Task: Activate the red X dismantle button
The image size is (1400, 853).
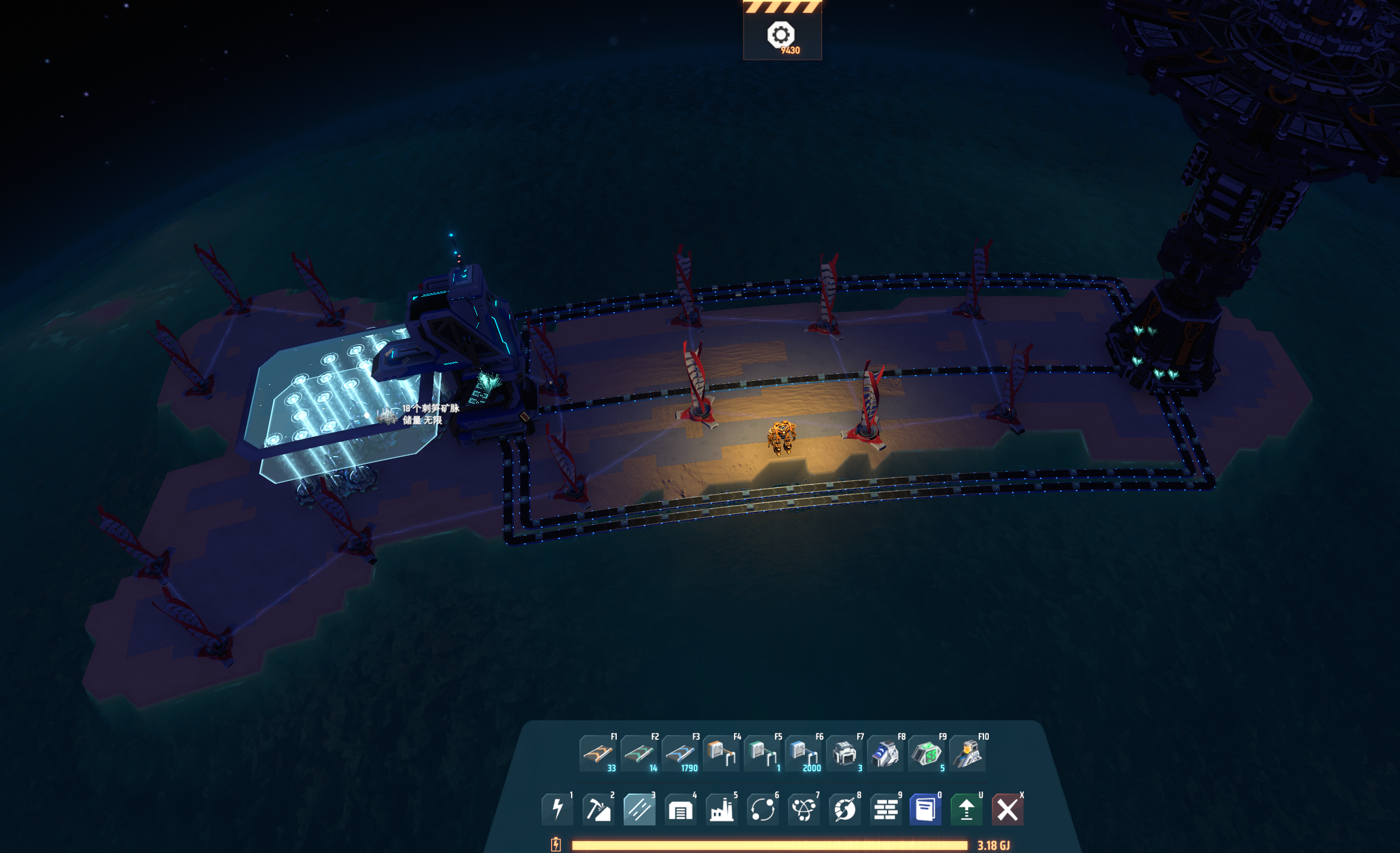Action: tap(1007, 809)
